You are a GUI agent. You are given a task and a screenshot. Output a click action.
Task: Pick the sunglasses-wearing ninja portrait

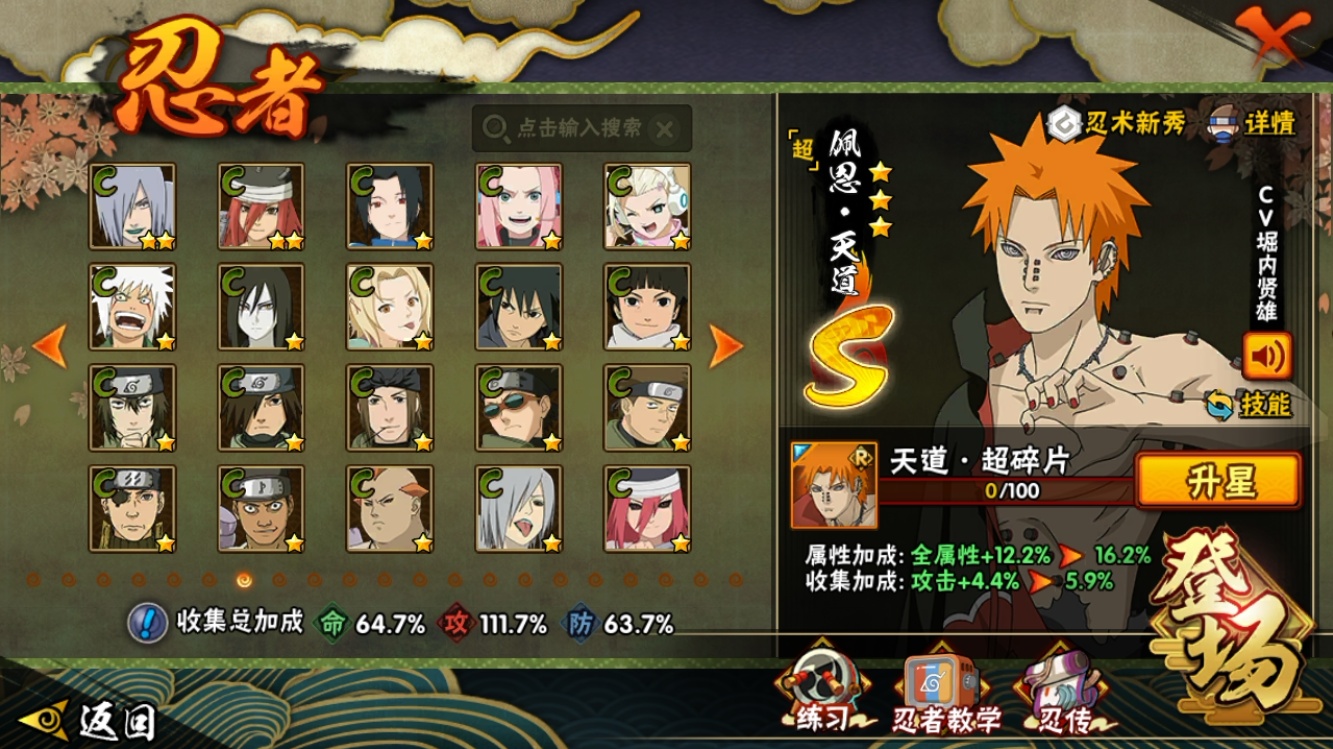pyautogui.click(x=519, y=407)
